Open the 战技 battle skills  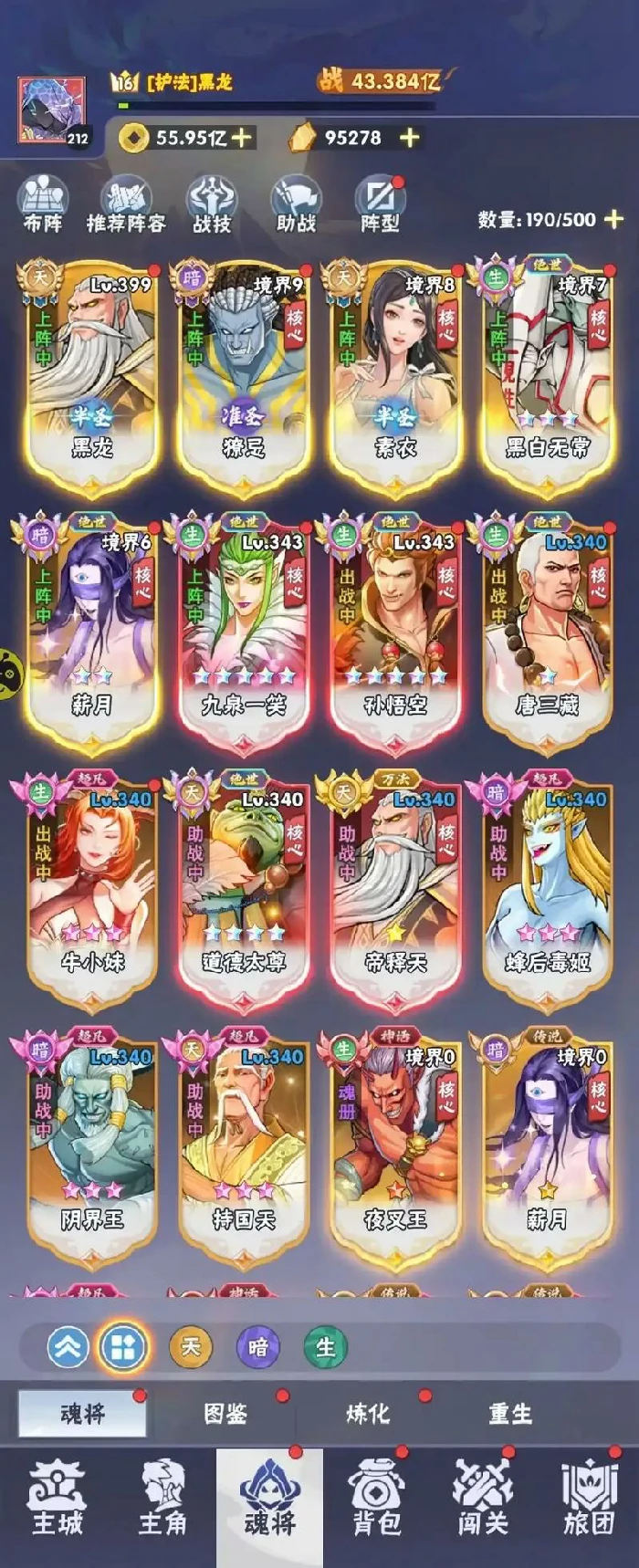[x=212, y=205]
